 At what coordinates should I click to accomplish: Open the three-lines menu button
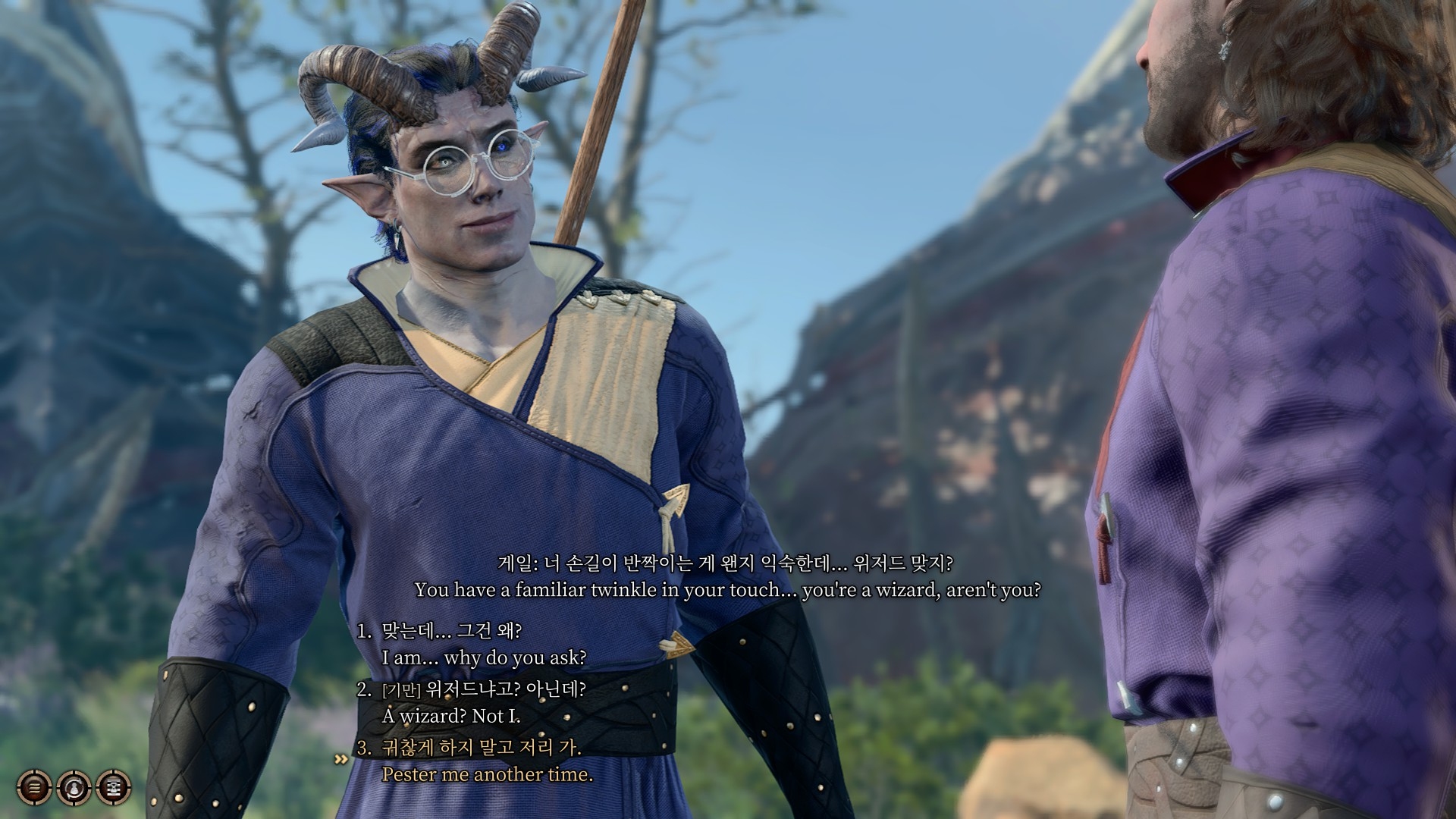click(x=34, y=788)
